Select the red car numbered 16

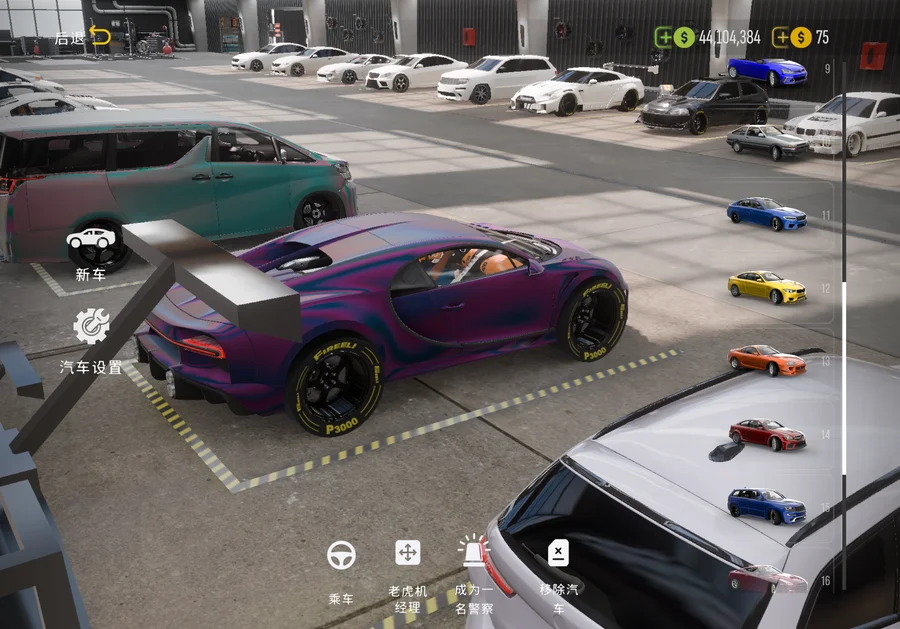click(x=767, y=579)
